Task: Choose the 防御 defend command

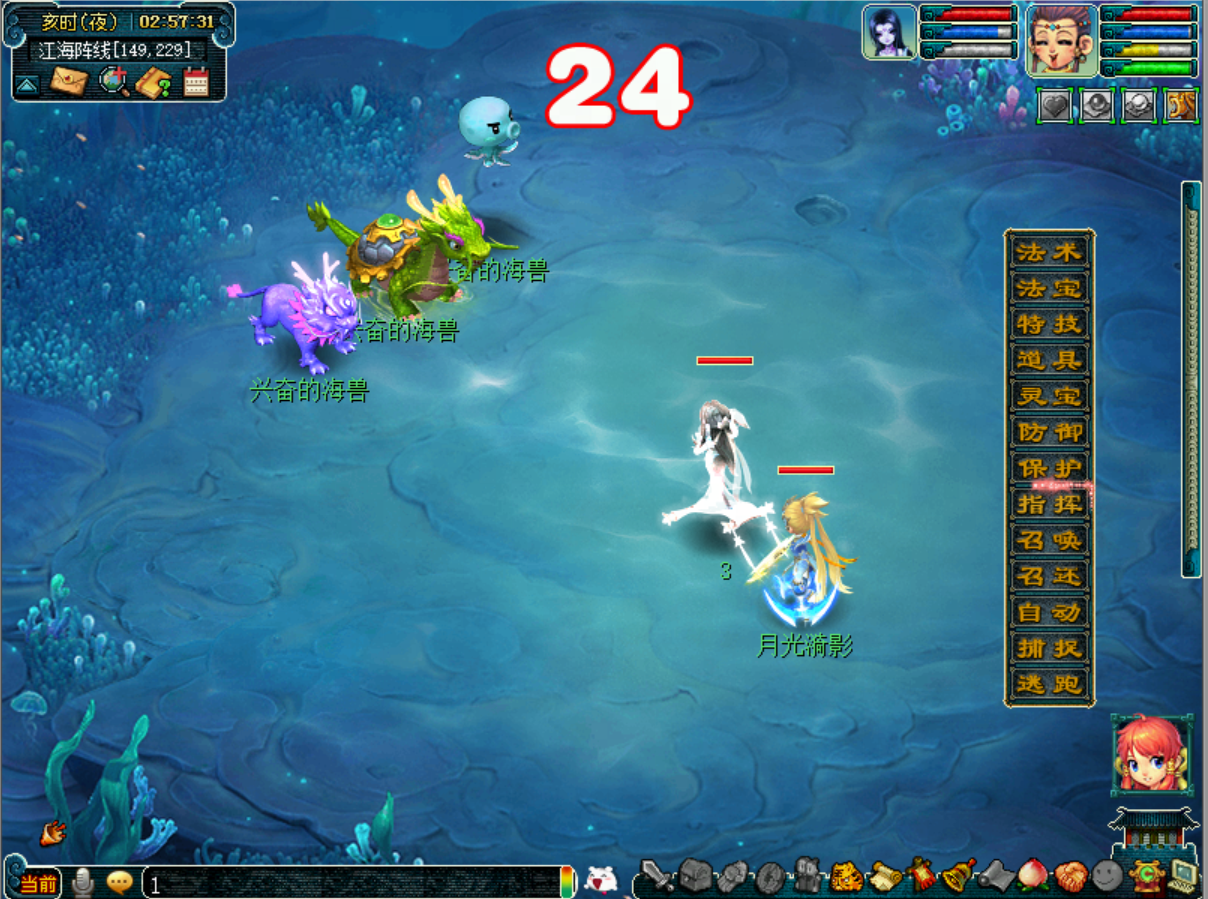Action: tap(1049, 432)
